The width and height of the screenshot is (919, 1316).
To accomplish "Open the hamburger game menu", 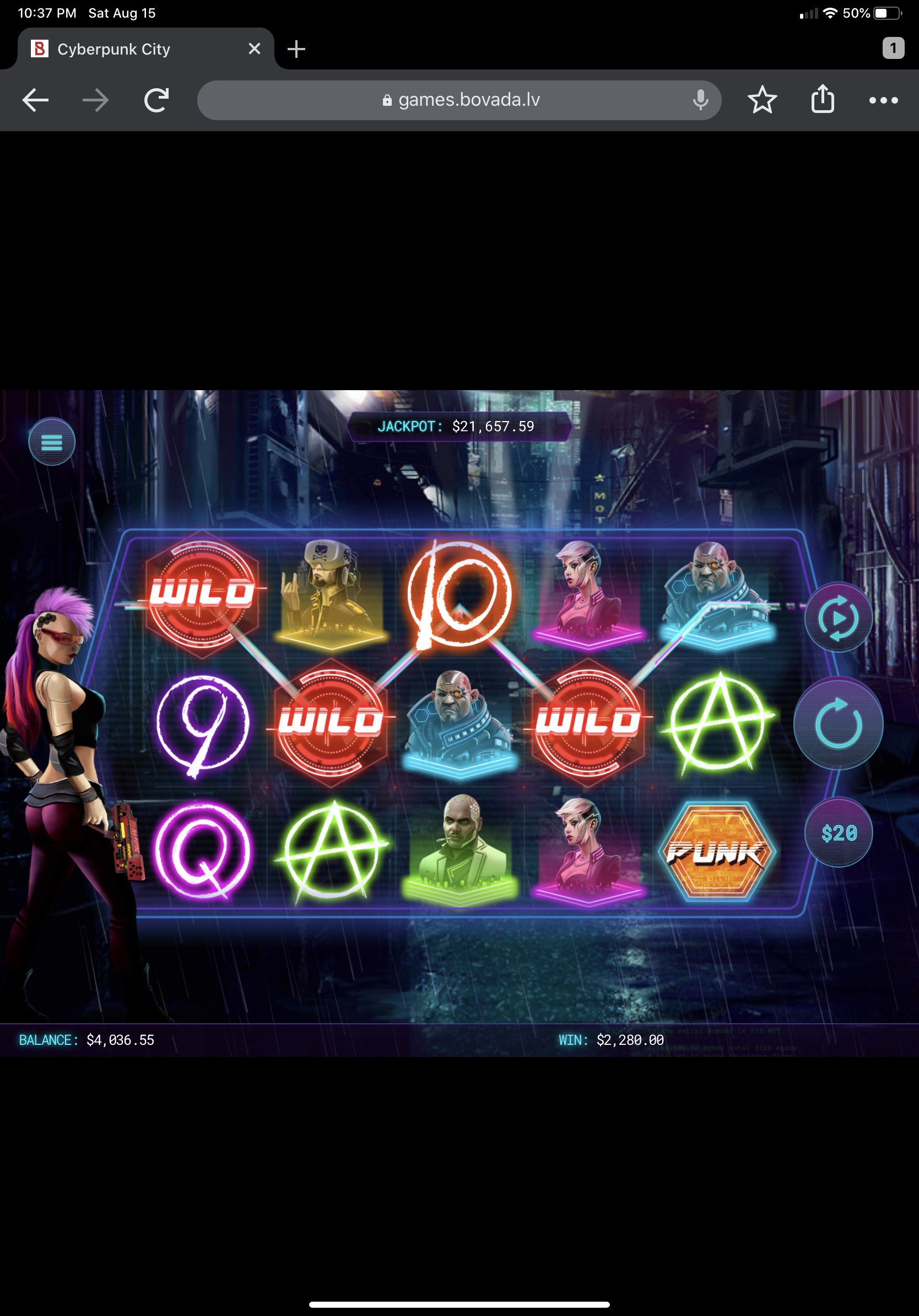I will point(52,442).
